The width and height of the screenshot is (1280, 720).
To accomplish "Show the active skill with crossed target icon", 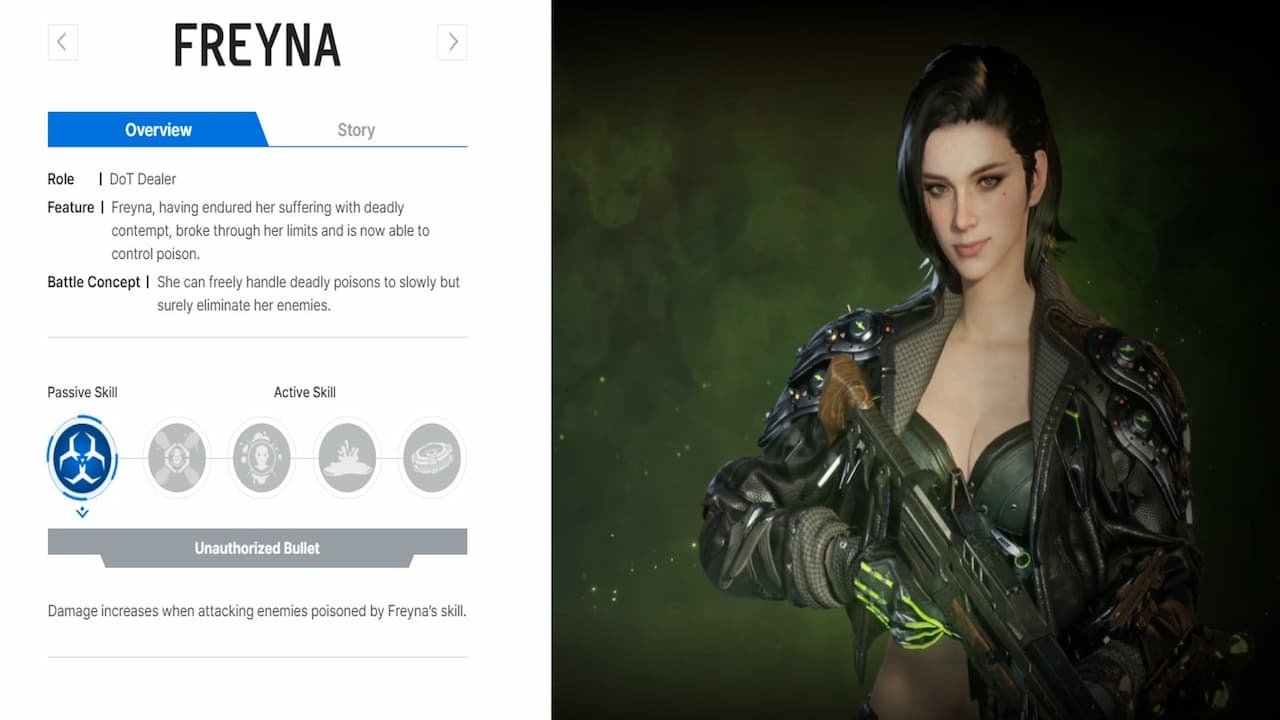I will [x=177, y=458].
